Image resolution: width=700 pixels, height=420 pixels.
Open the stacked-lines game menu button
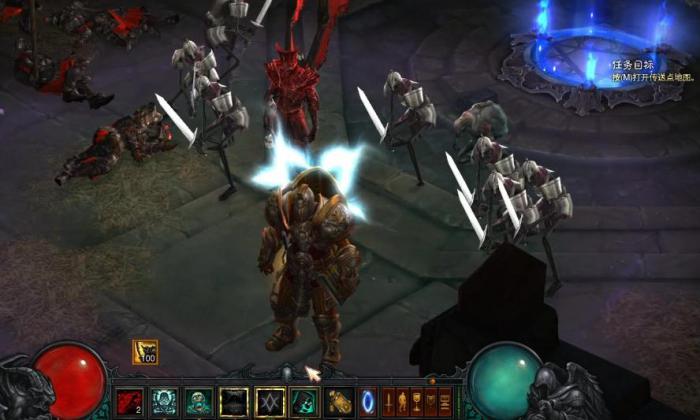coord(446,400)
